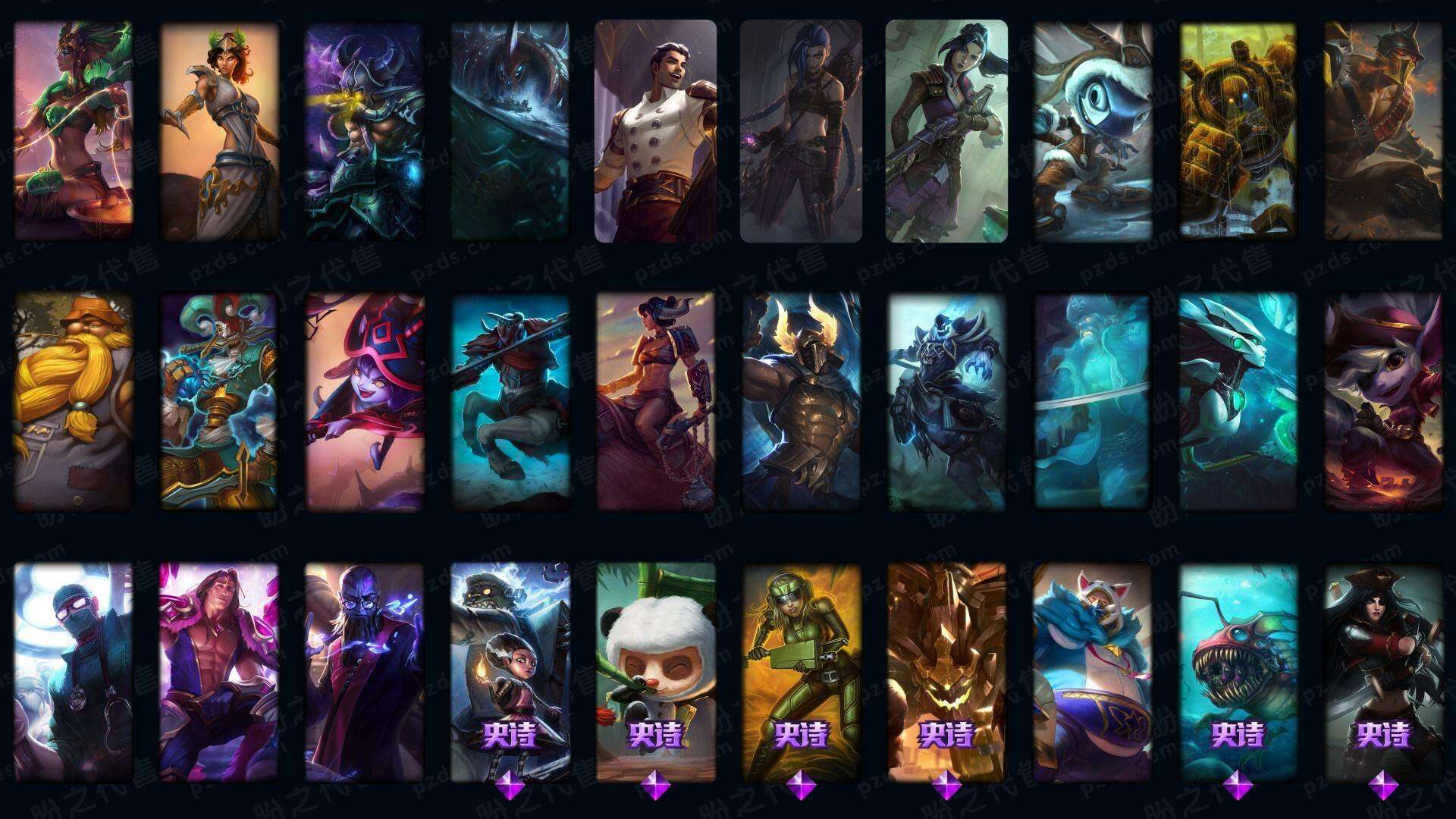
Task: Open the bearded Ryze with glasses card
Action: click(365, 672)
